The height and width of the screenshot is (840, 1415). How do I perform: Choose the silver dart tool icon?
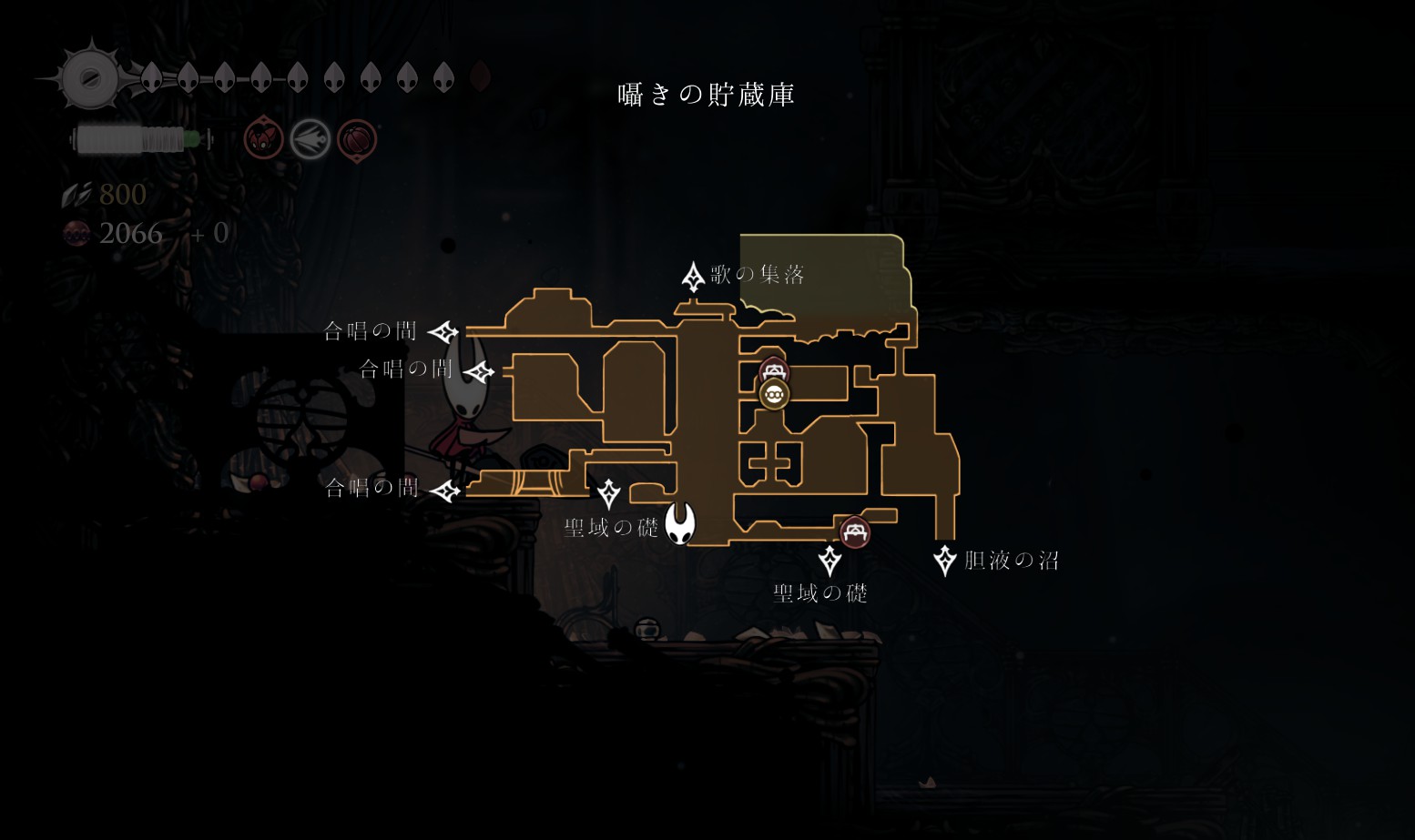click(x=310, y=140)
